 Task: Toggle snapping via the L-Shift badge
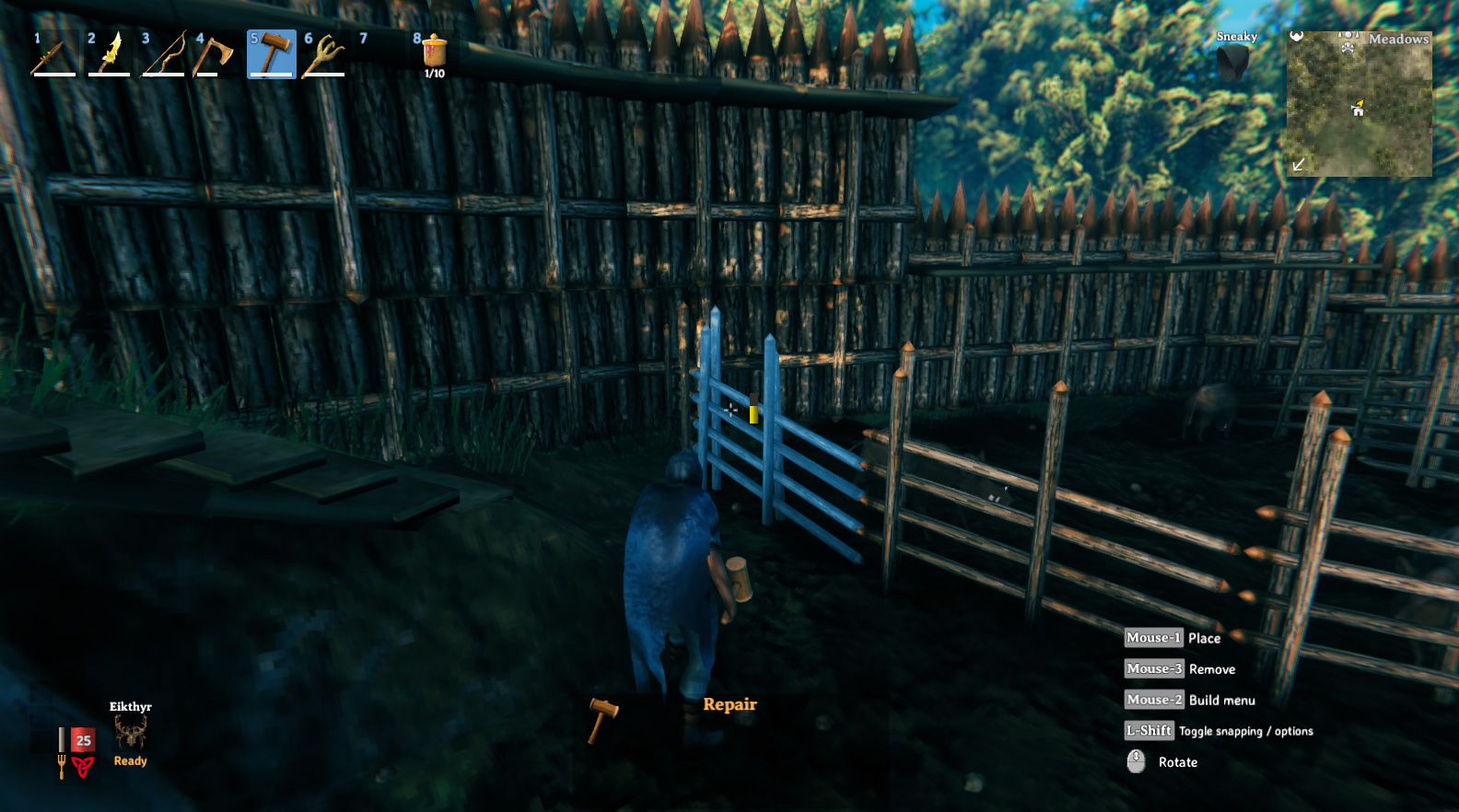click(x=1150, y=730)
